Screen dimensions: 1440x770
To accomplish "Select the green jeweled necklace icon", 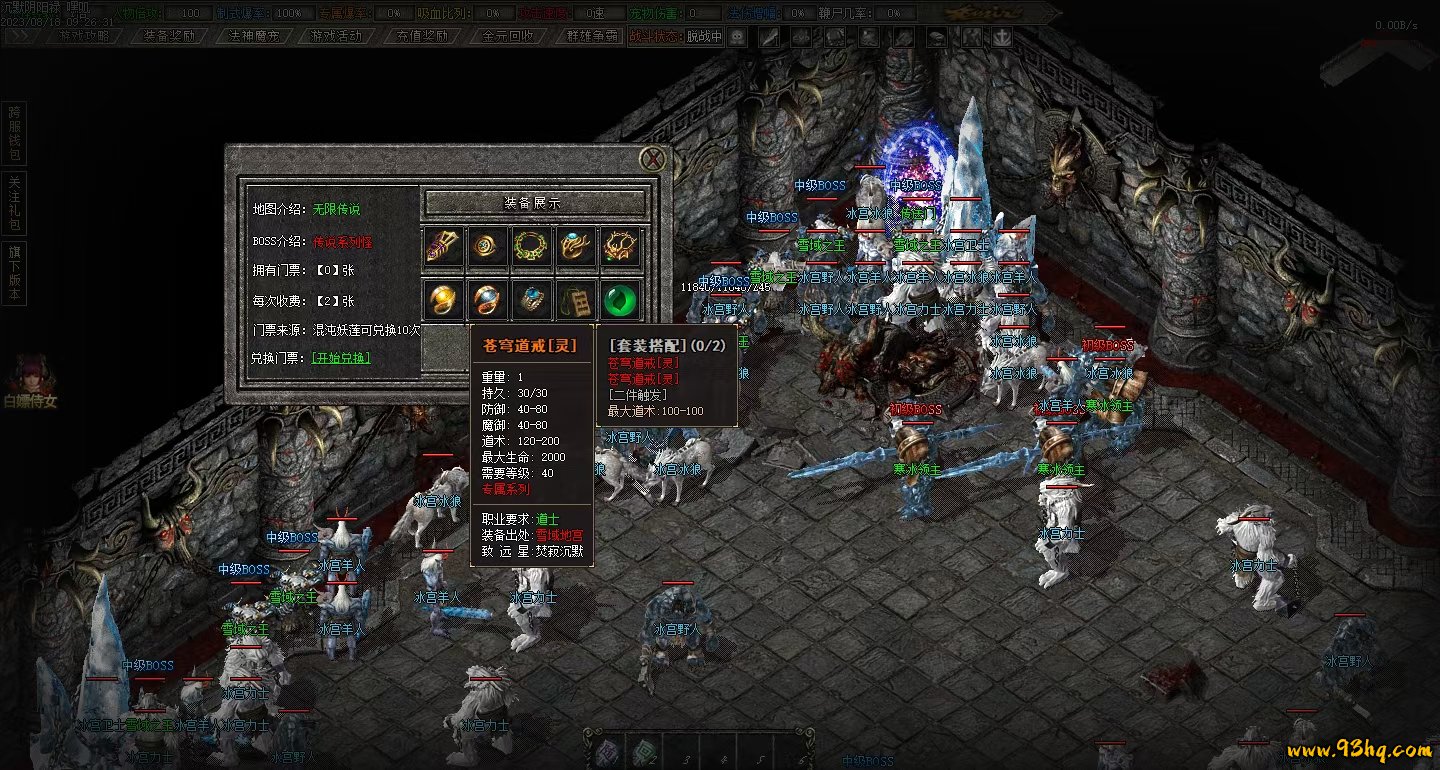I will click(x=533, y=247).
